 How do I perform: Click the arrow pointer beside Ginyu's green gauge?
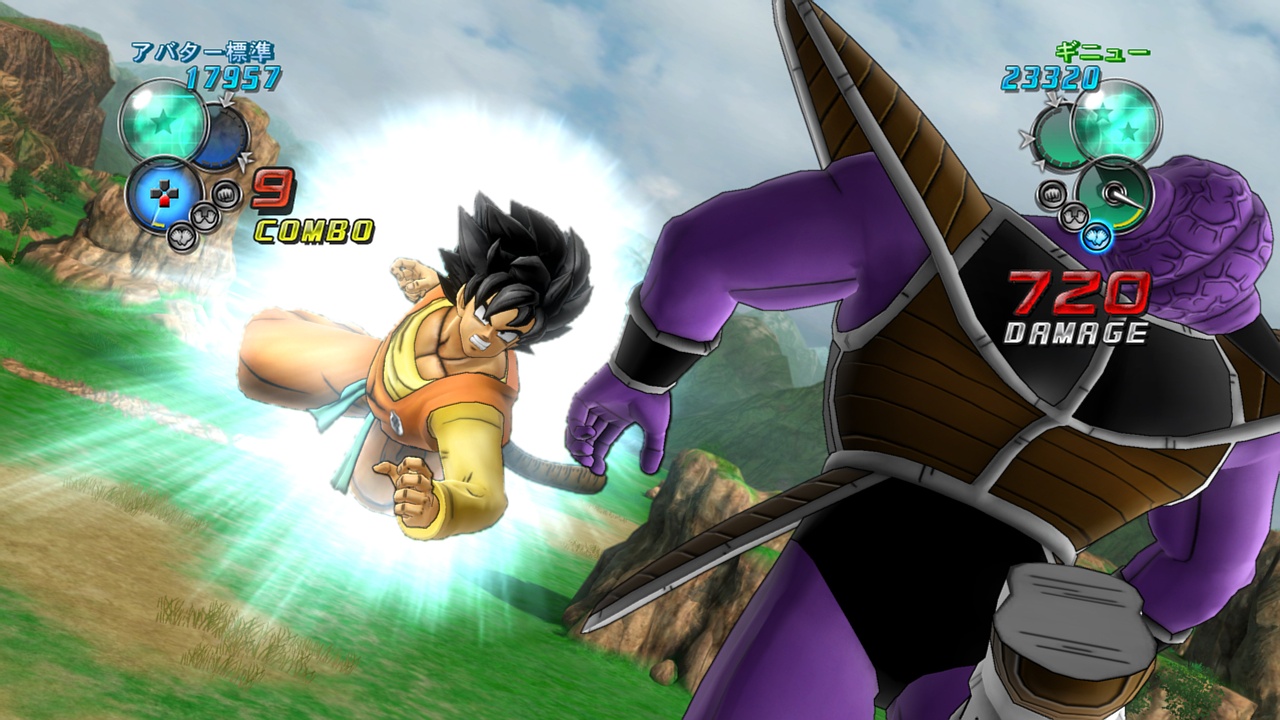(1027, 138)
